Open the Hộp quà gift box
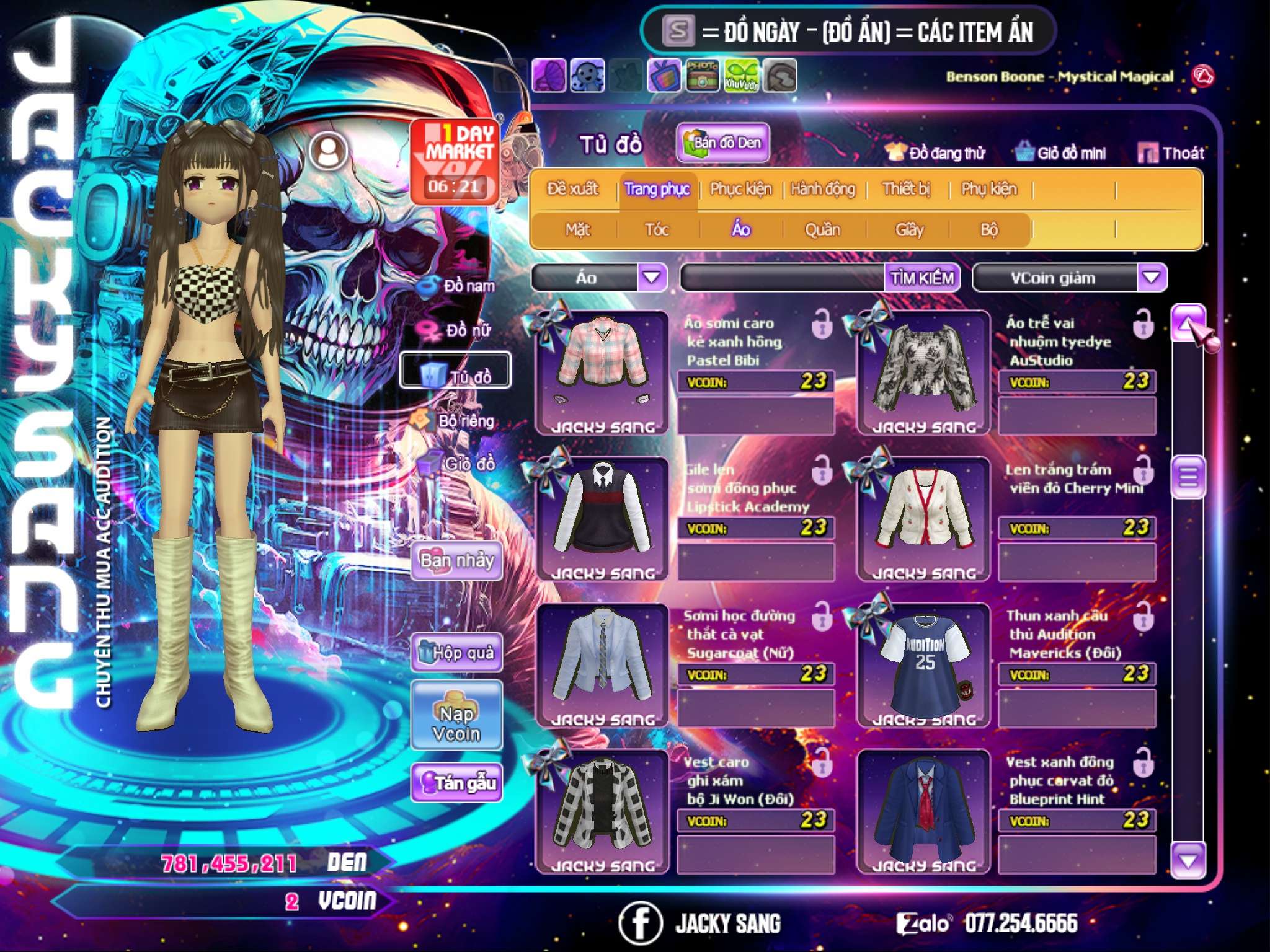1270x952 pixels. pos(457,653)
